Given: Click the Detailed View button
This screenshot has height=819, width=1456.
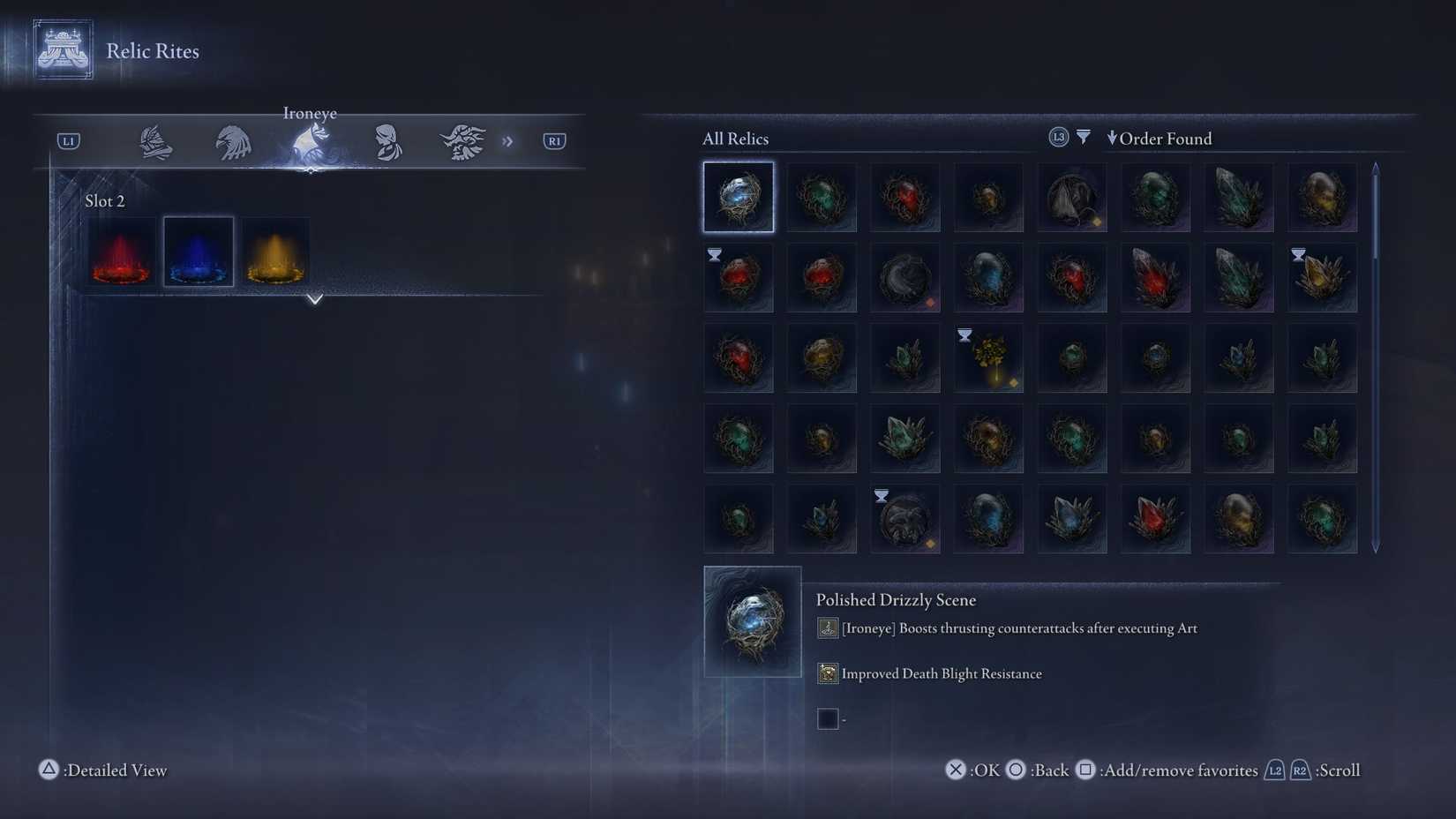Looking at the screenshot, I should coord(101,770).
